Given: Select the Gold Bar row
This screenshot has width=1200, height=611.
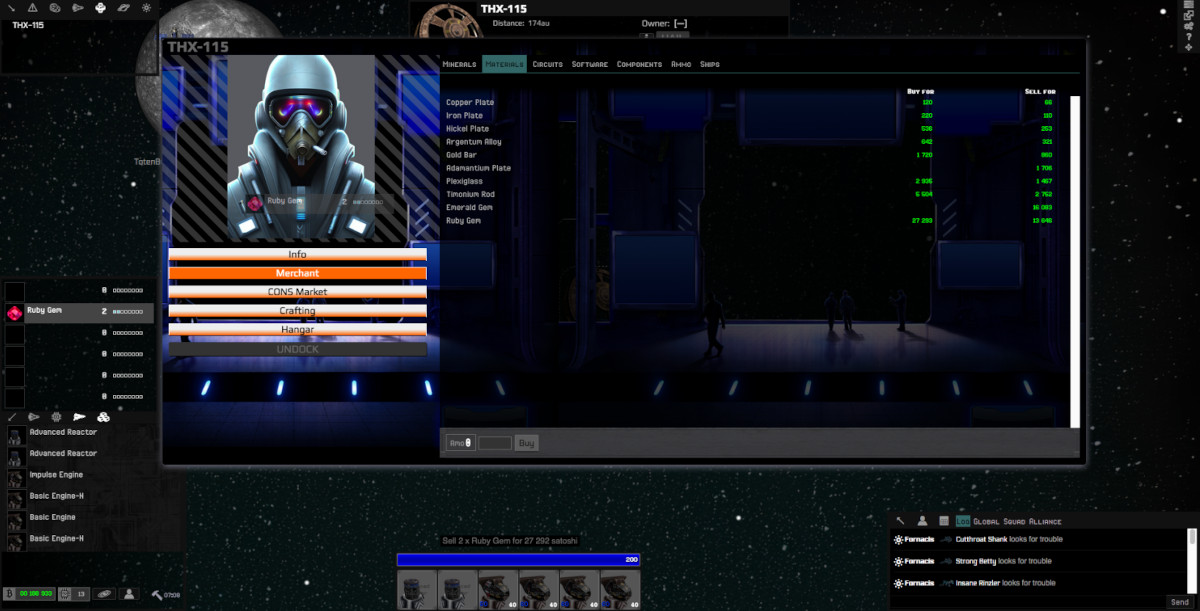Looking at the screenshot, I should pyautogui.click(x=463, y=155).
